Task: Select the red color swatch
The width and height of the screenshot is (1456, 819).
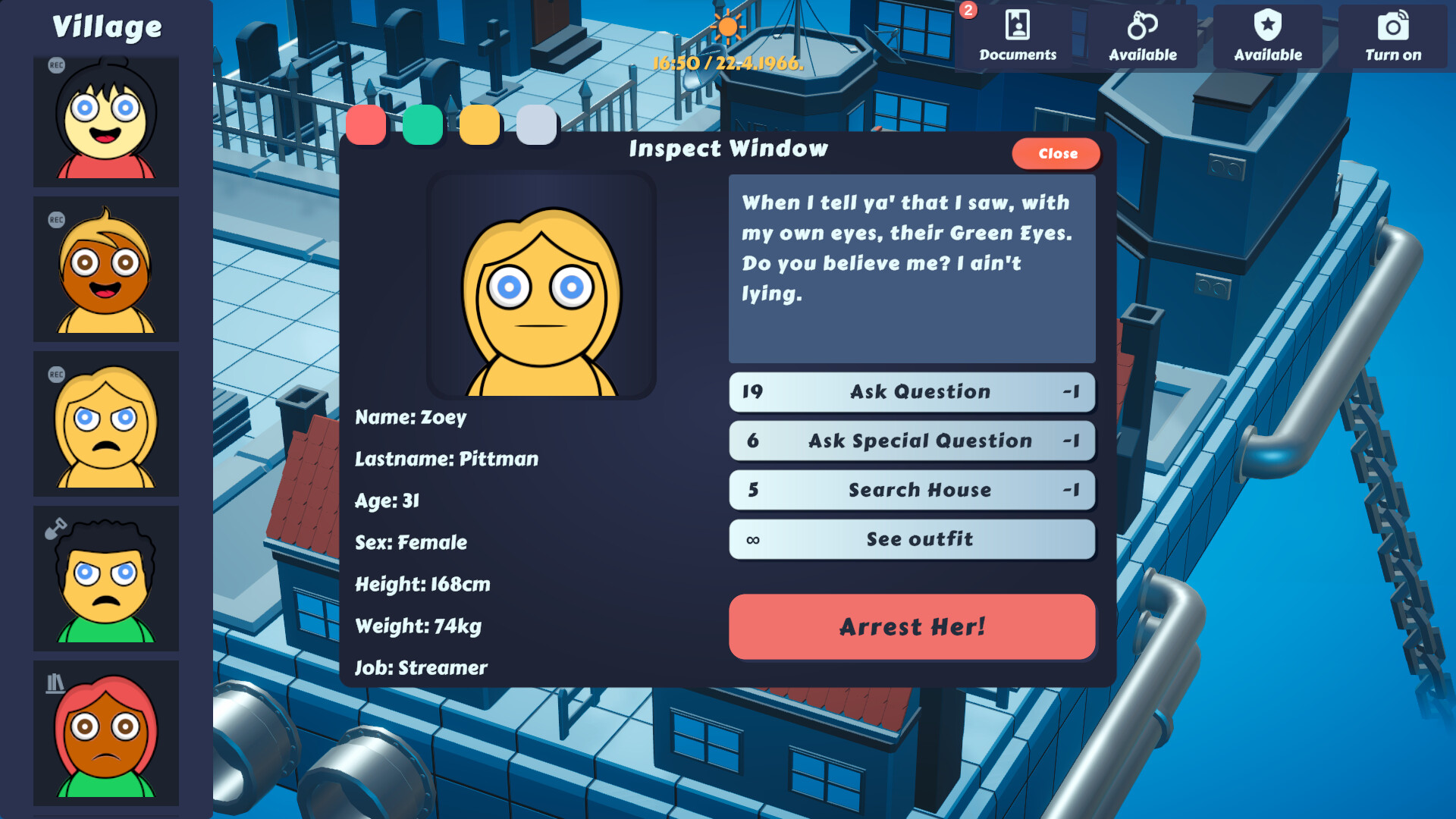Action: tap(367, 124)
